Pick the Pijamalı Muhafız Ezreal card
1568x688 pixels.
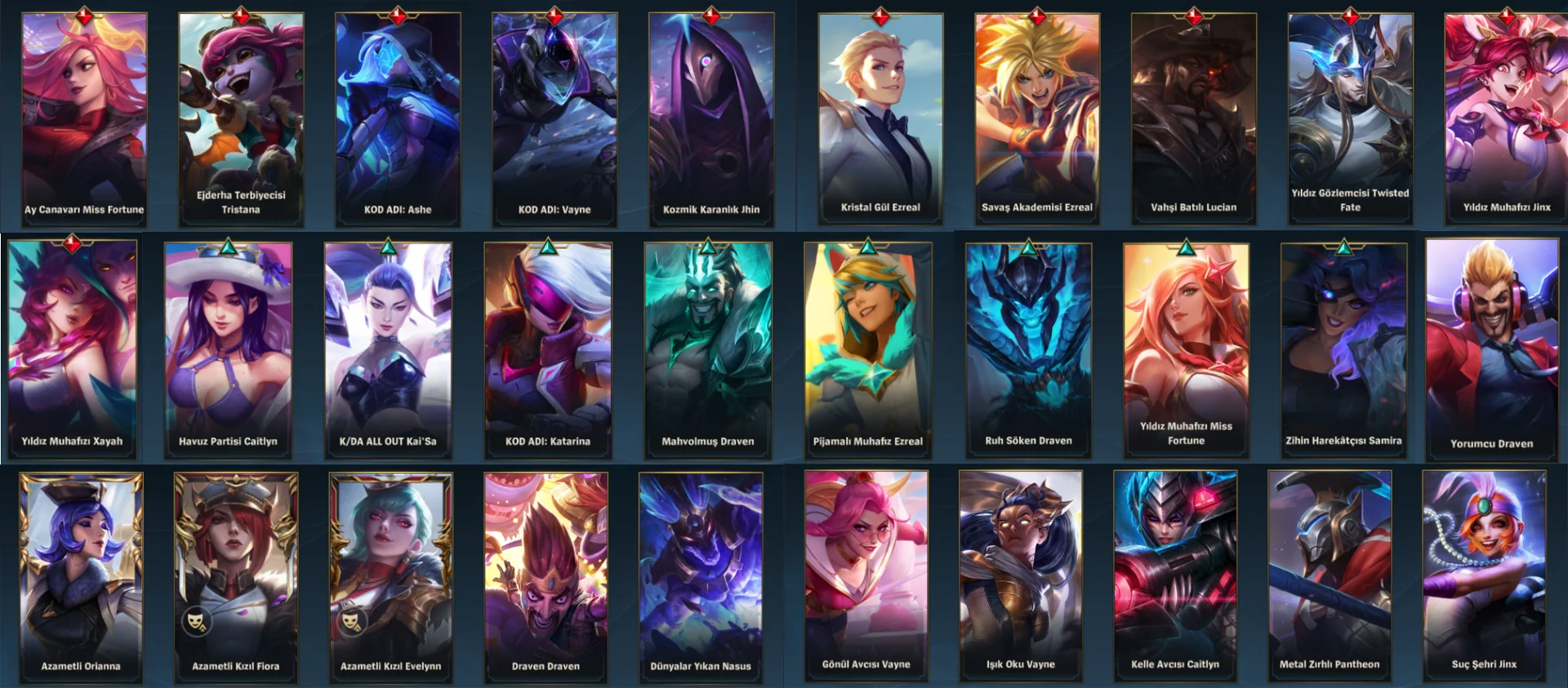pos(867,347)
